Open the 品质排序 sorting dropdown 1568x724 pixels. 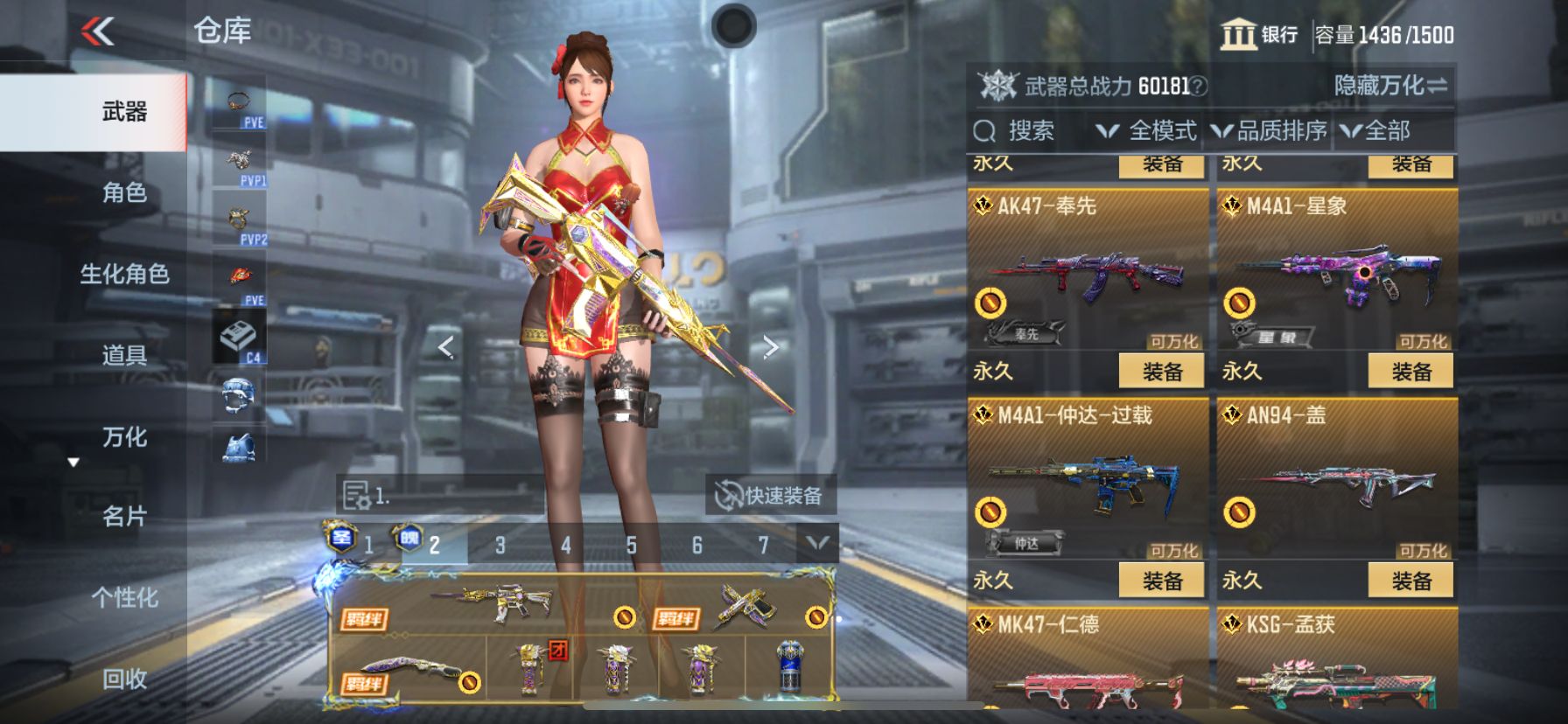pos(1270,131)
